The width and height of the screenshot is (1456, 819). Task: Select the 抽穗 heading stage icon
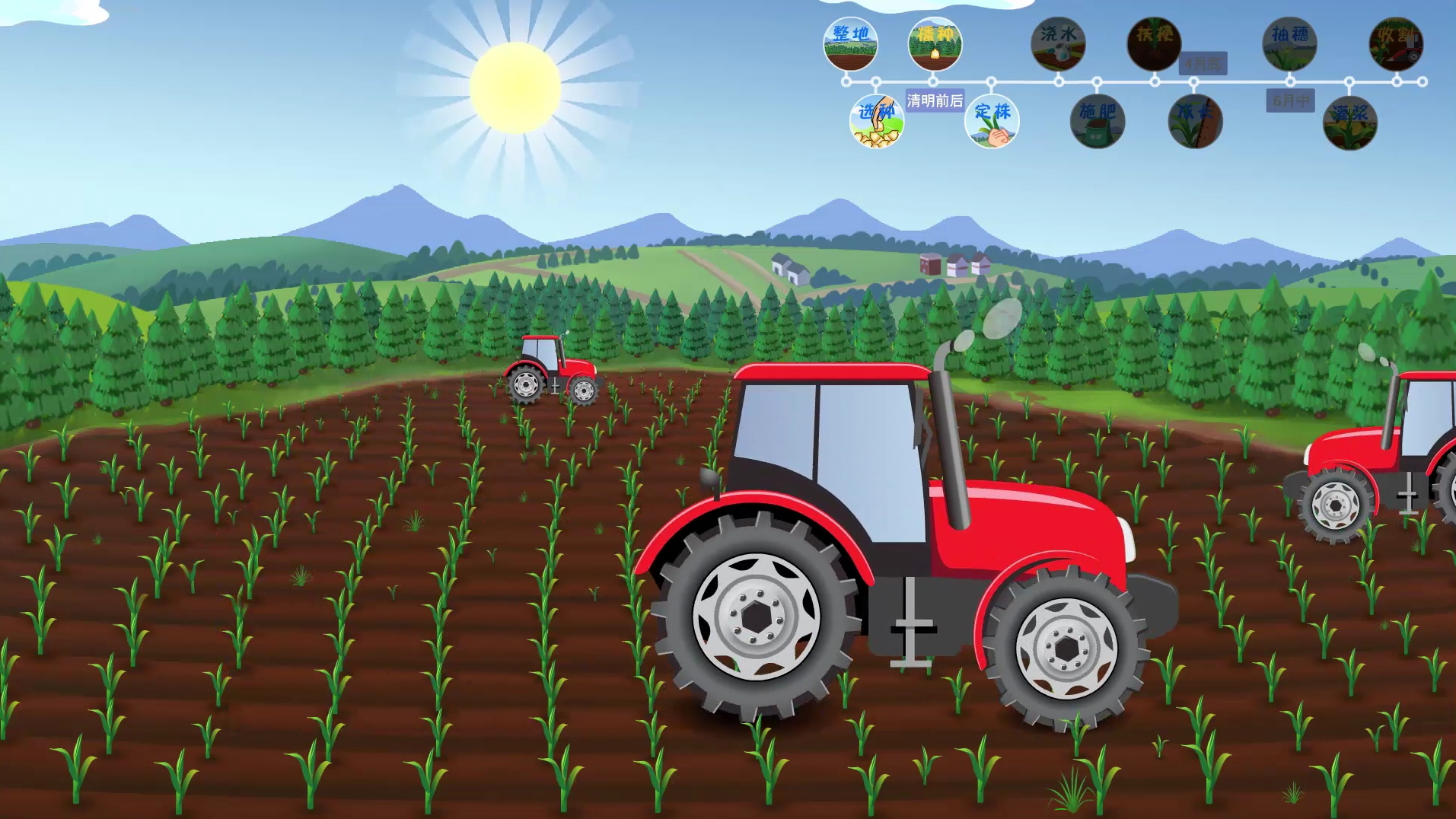tap(1289, 44)
